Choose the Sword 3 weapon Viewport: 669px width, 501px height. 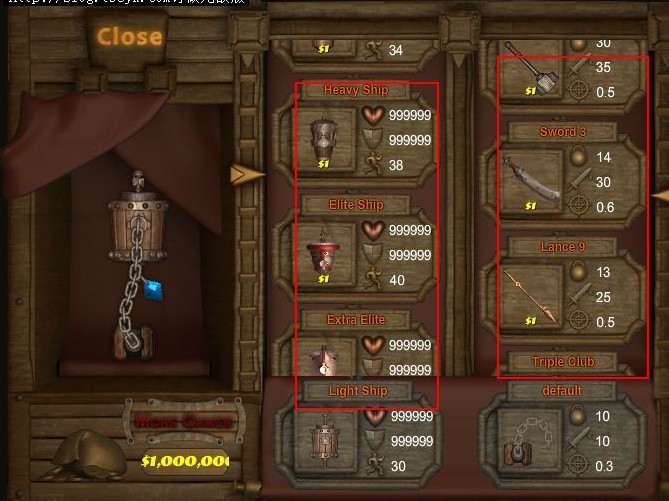[x=527, y=183]
